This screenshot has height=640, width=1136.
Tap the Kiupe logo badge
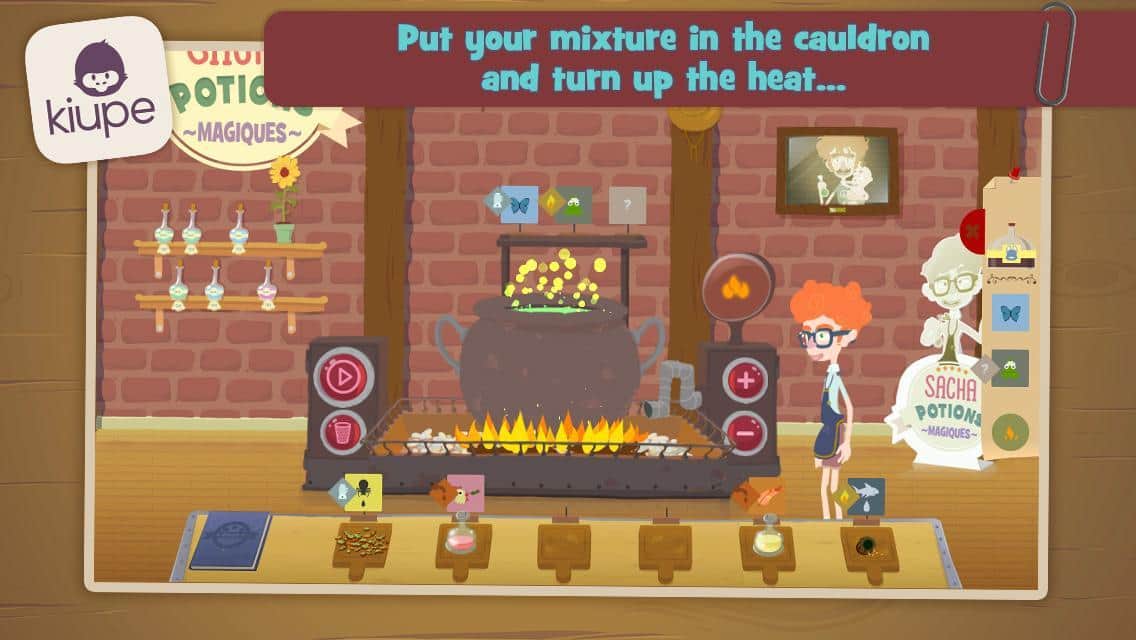tap(98, 88)
